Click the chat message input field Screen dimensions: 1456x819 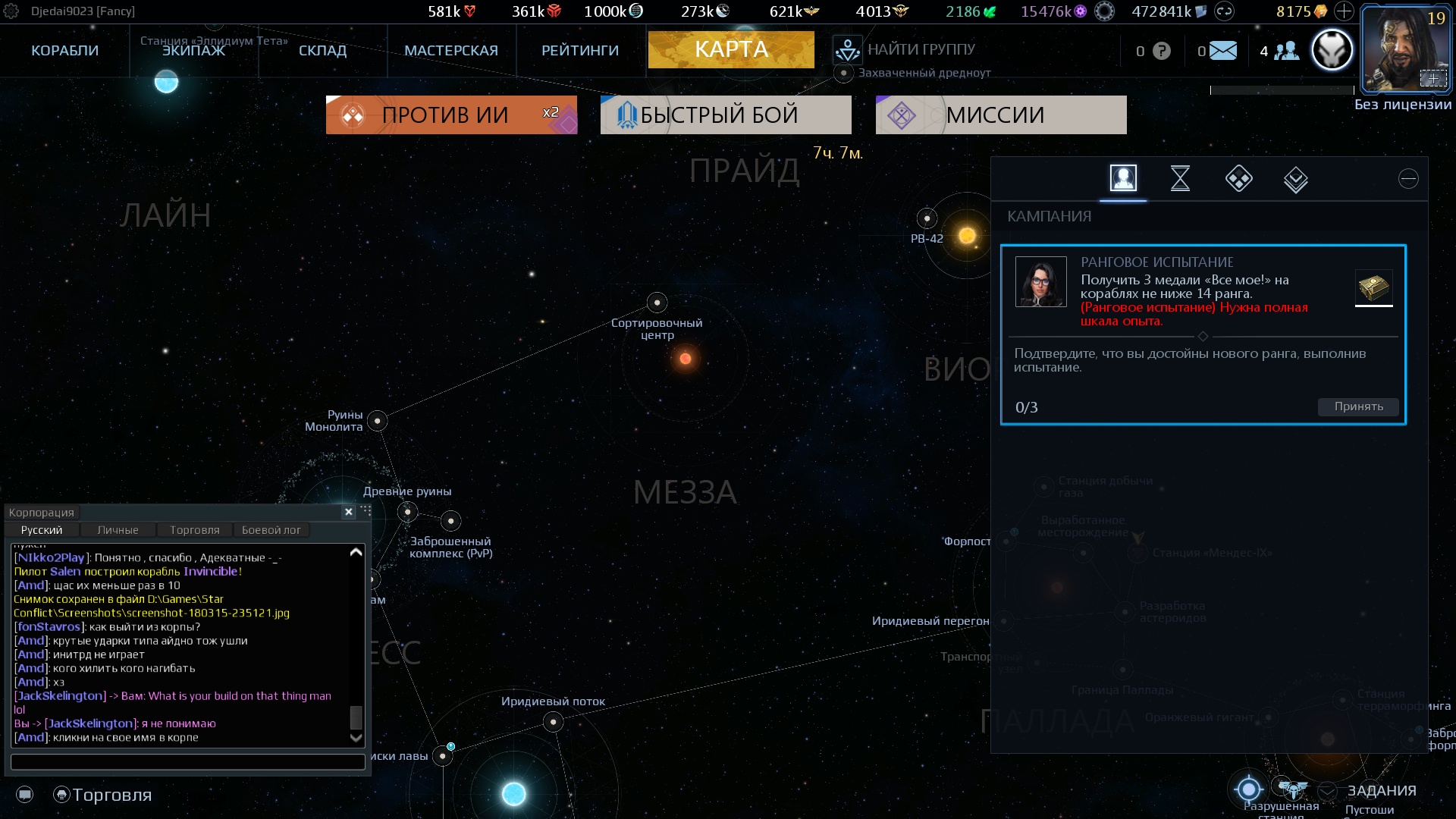pos(187,761)
